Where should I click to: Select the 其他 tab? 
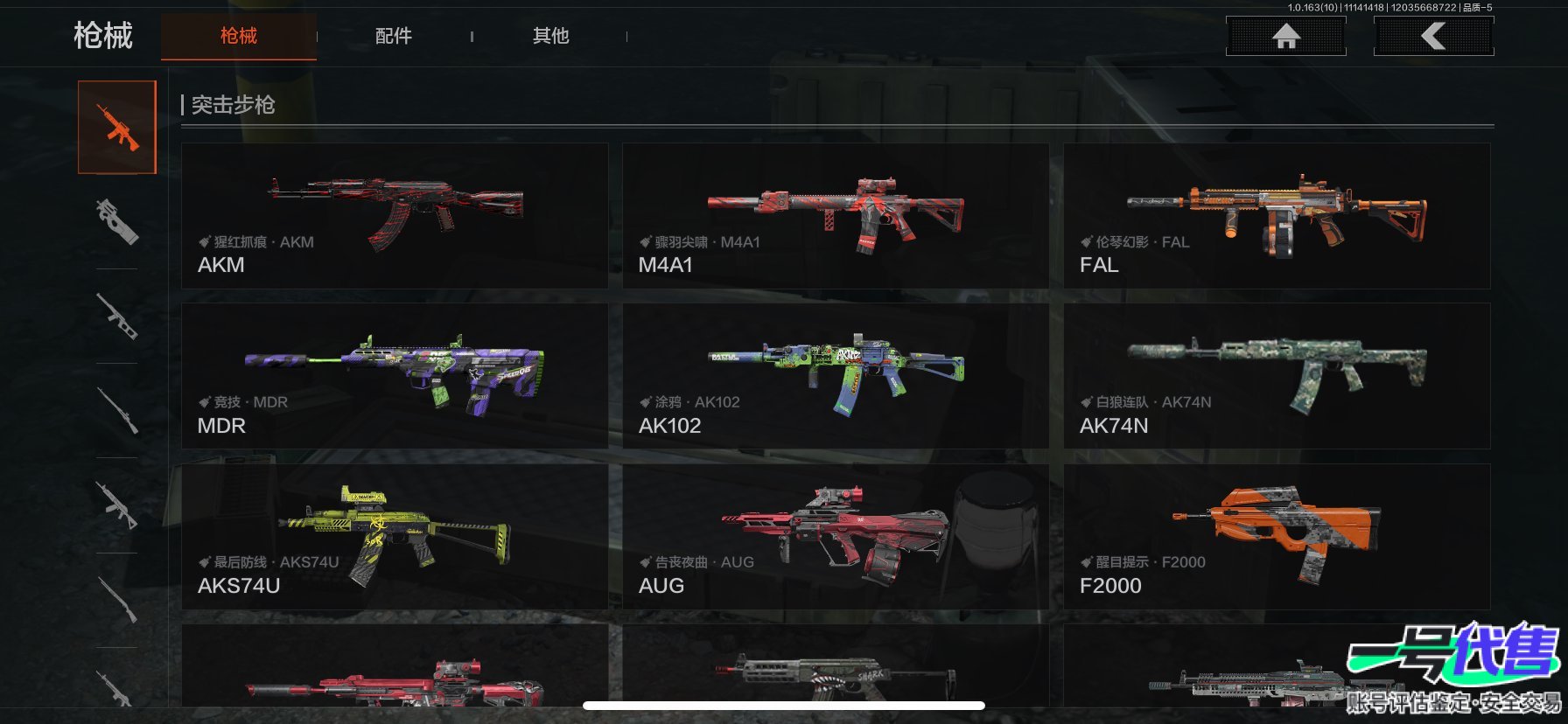click(550, 36)
